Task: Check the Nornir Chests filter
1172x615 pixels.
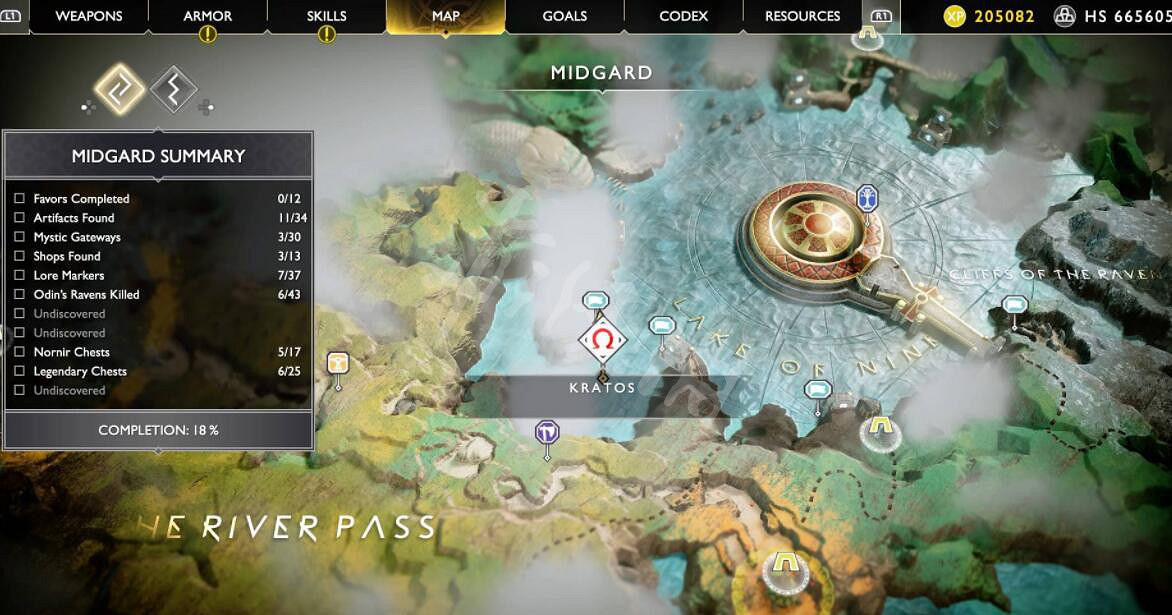Action: 19,352
